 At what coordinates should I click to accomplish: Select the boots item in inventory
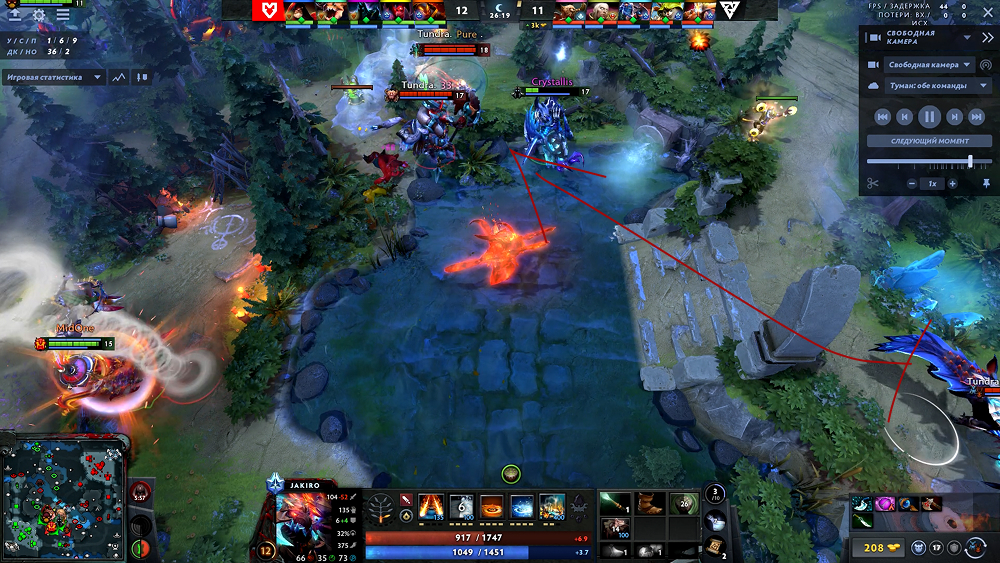650,504
